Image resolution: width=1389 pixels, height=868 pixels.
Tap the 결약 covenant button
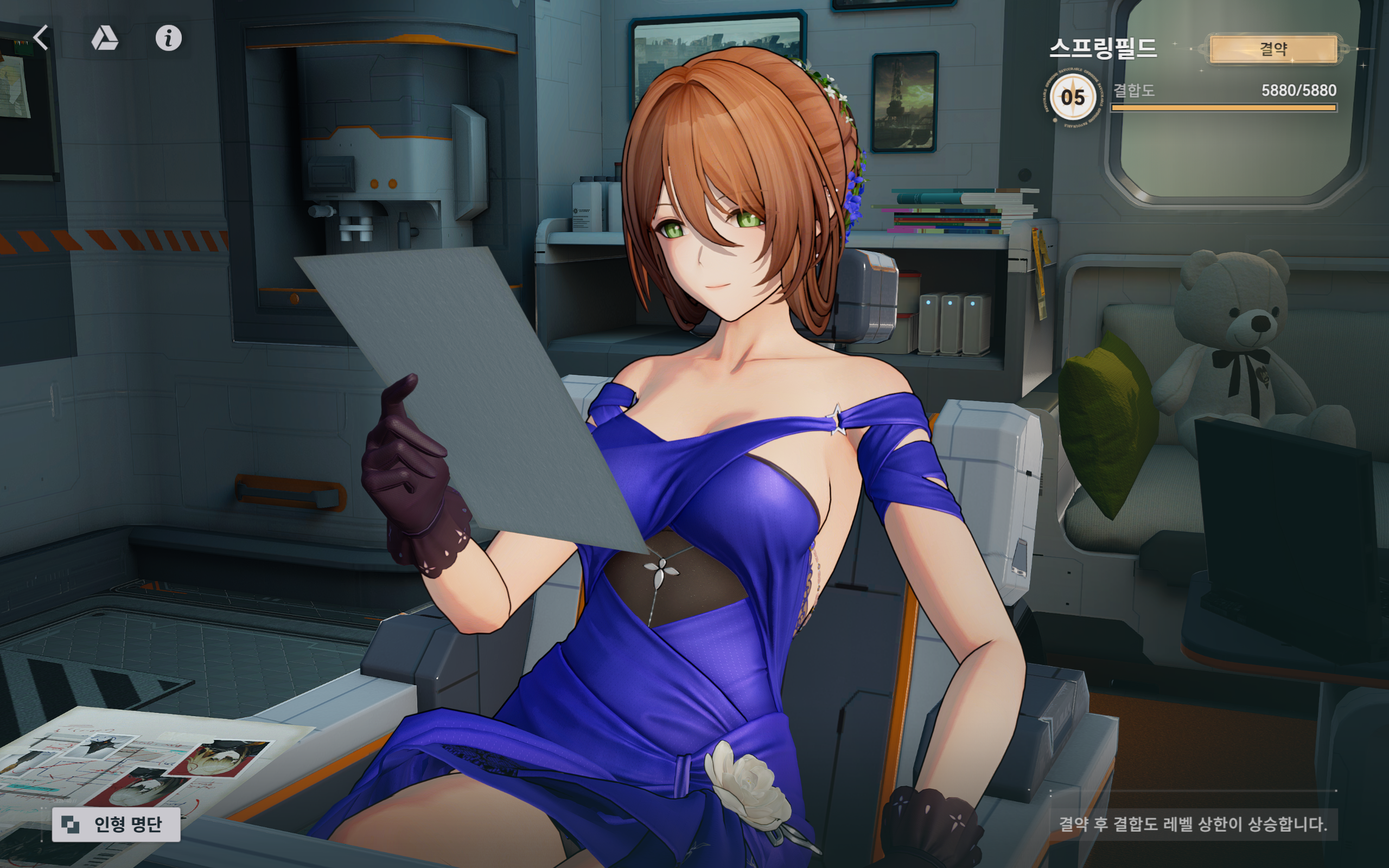click(1273, 49)
